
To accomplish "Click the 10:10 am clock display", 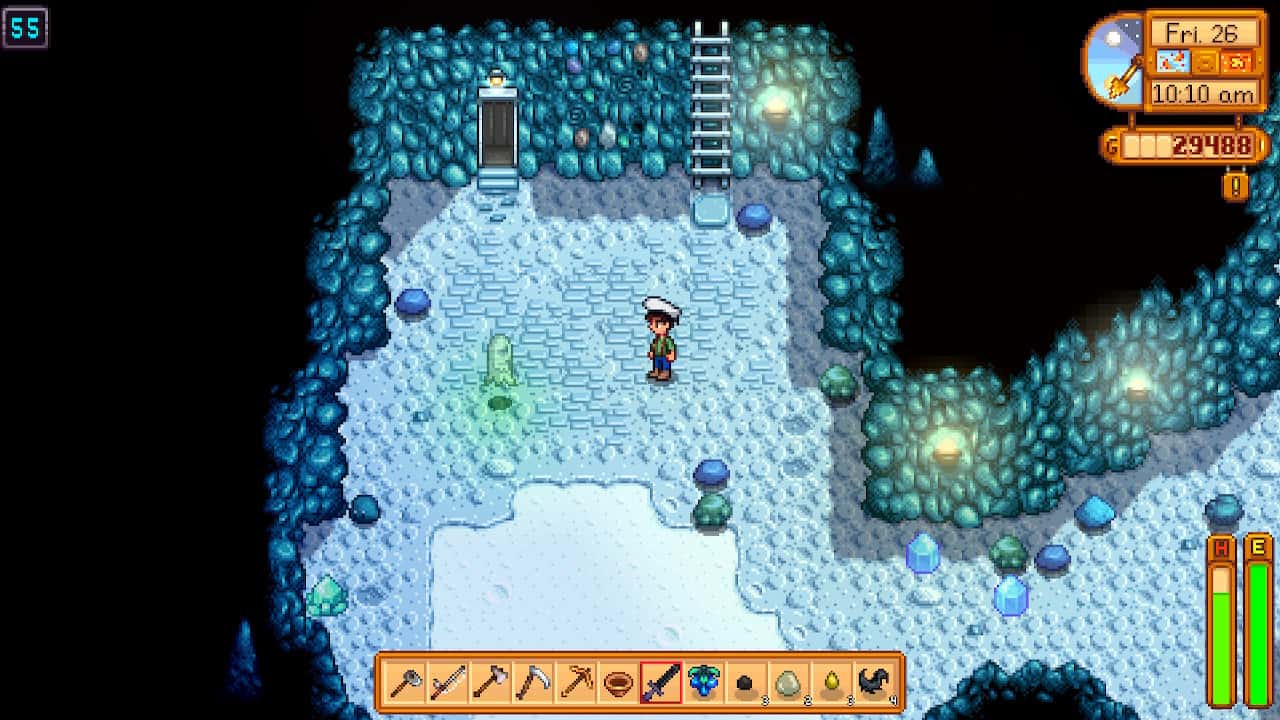I will point(1203,92).
